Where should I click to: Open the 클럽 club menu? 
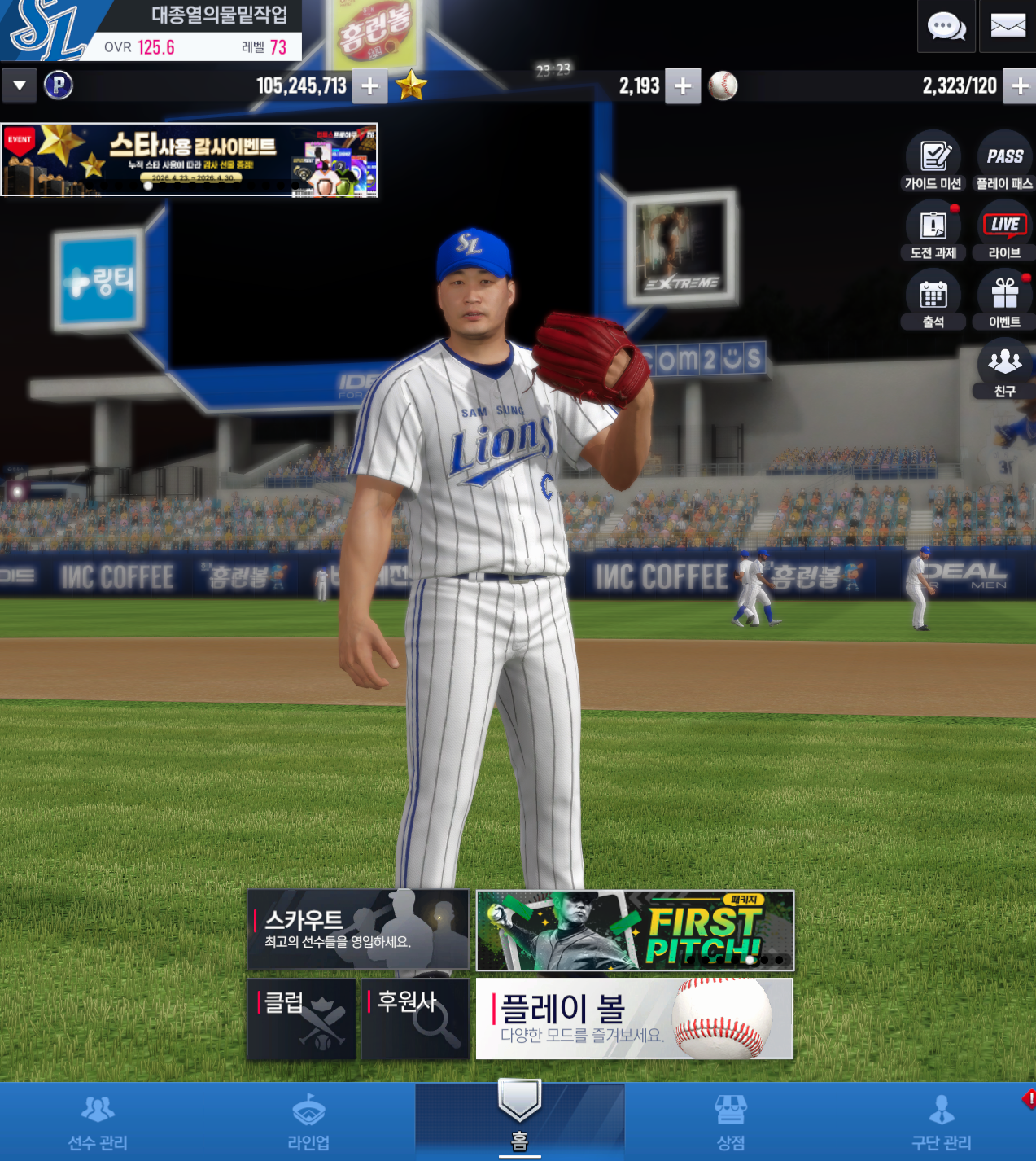[x=302, y=1019]
